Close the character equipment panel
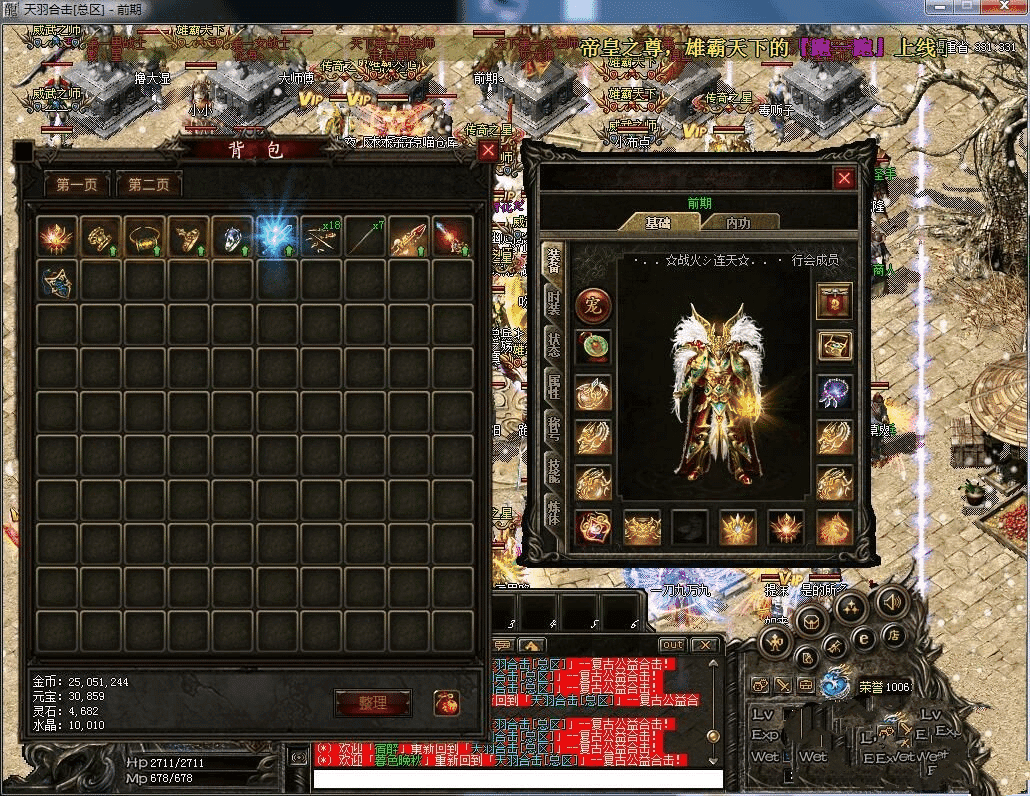 coord(845,178)
